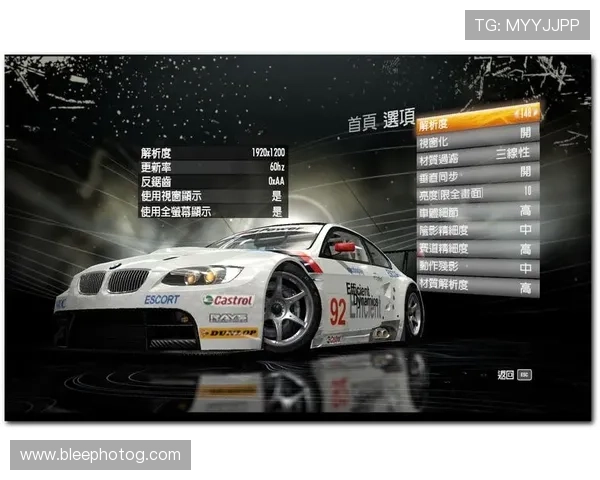Screen dimensions: 600x480
Task: Select the 陰影精細度 shadow detail option
Action: point(478,230)
